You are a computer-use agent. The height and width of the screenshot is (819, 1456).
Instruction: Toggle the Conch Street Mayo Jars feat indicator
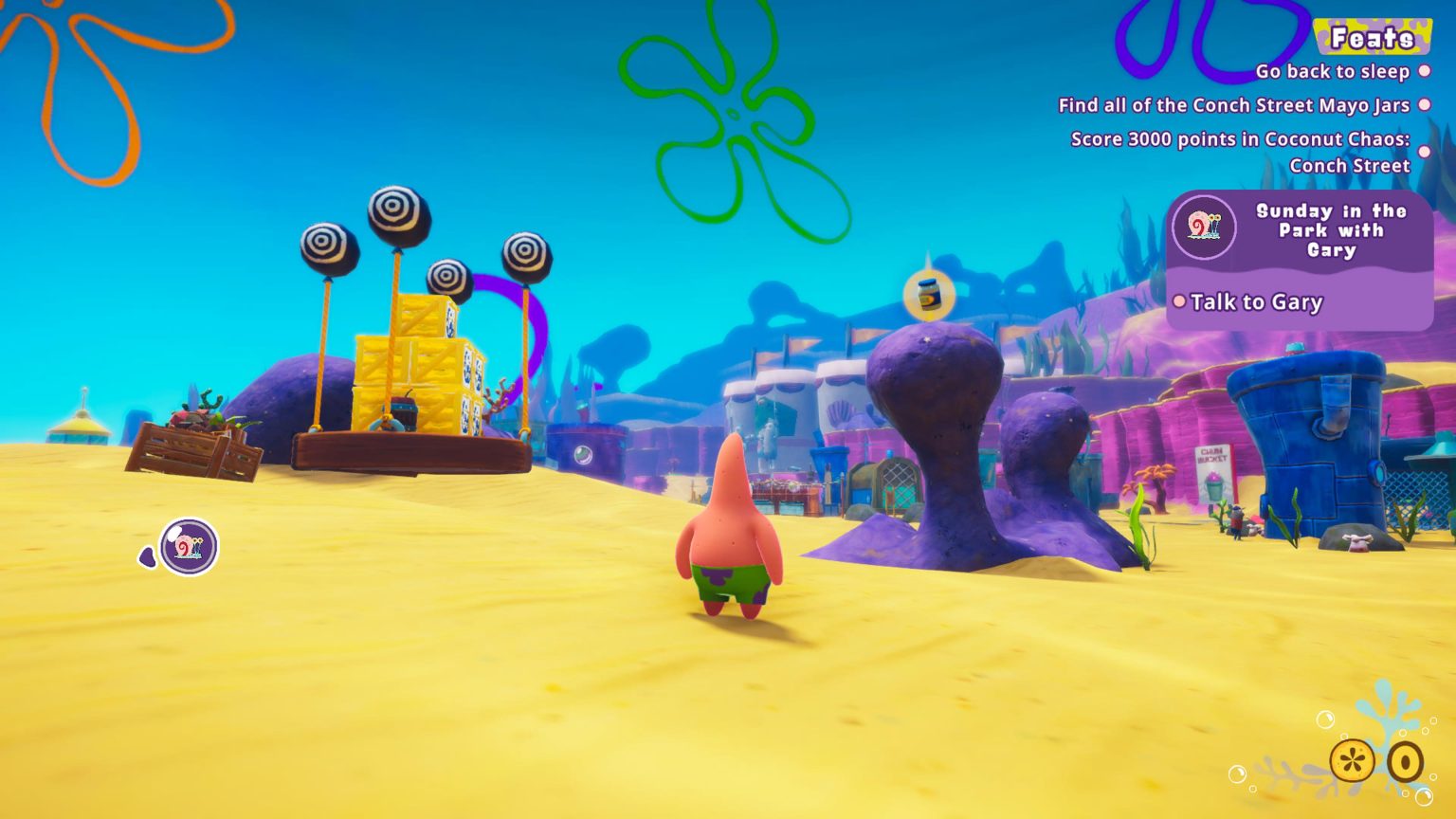click(x=1425, y=105)
